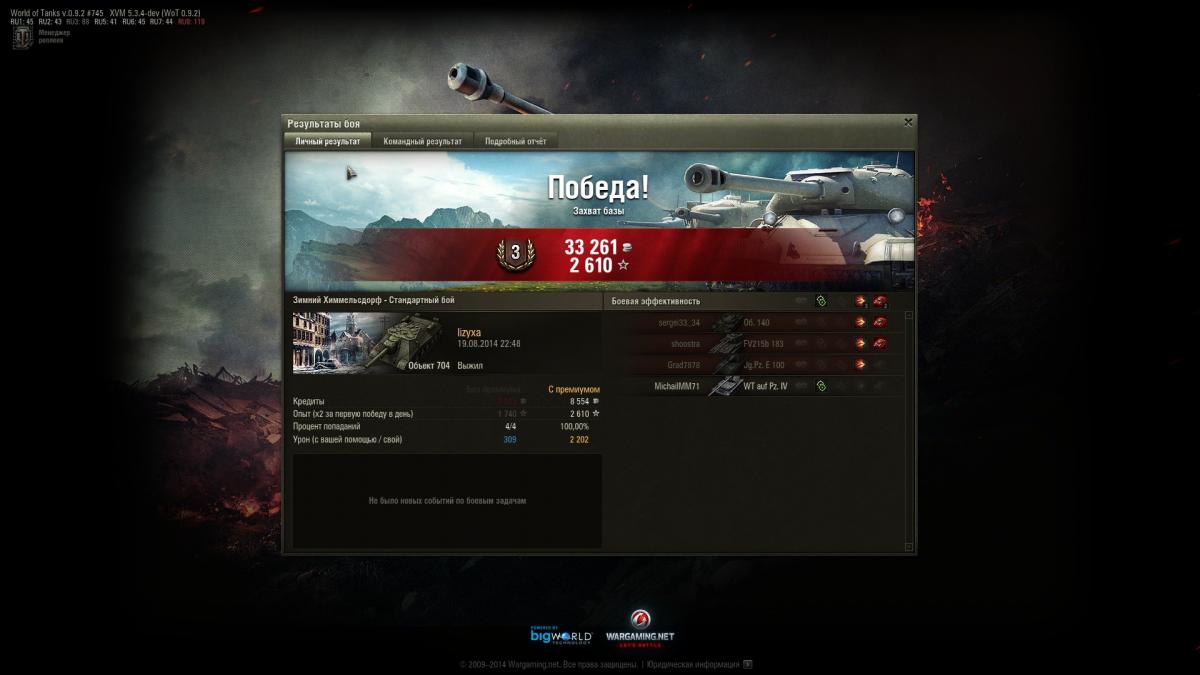Open the Менеджер реплеев replay manager

click(x=22, y=38)
